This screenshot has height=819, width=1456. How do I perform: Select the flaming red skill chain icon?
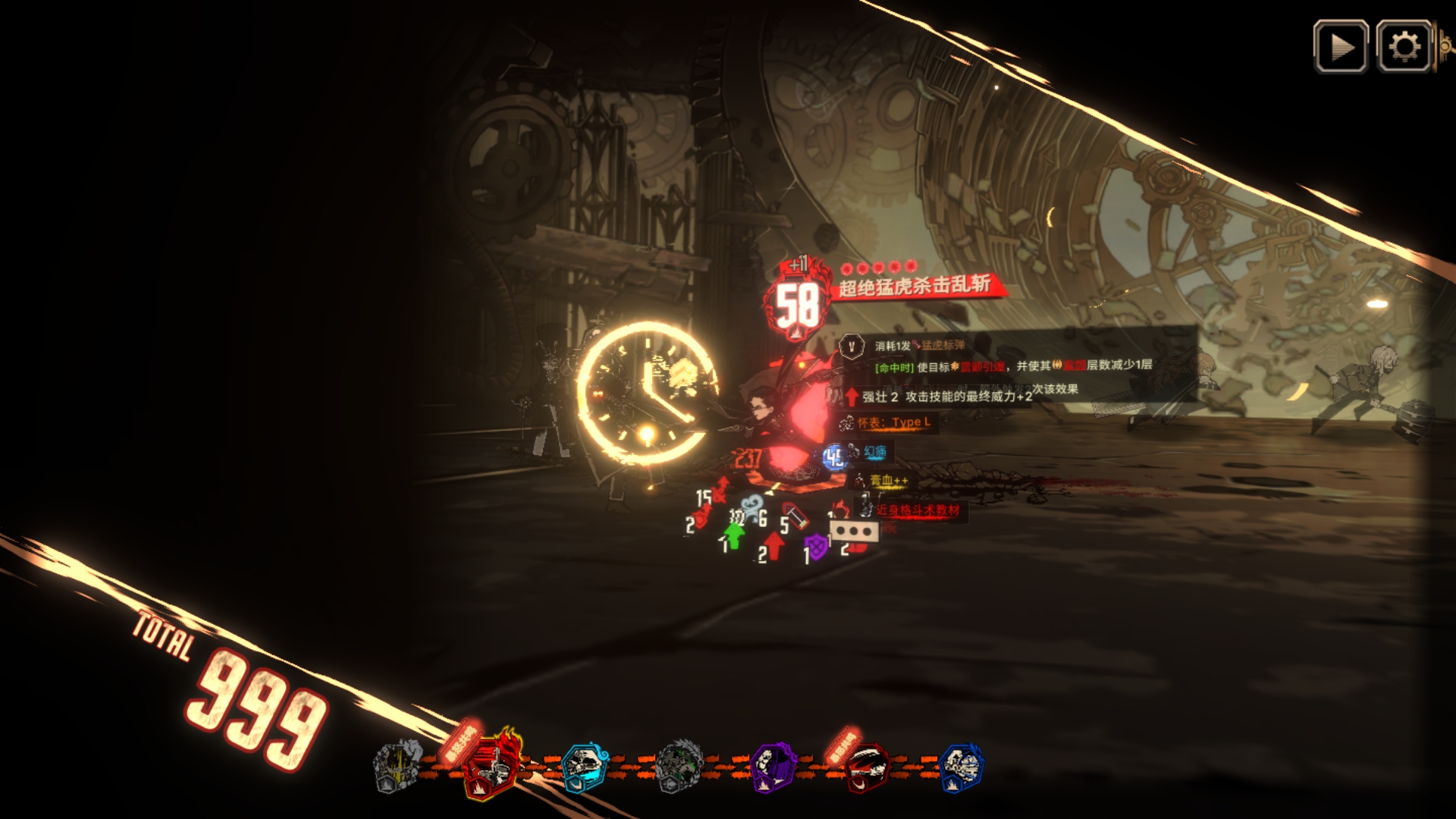point(493,766)
